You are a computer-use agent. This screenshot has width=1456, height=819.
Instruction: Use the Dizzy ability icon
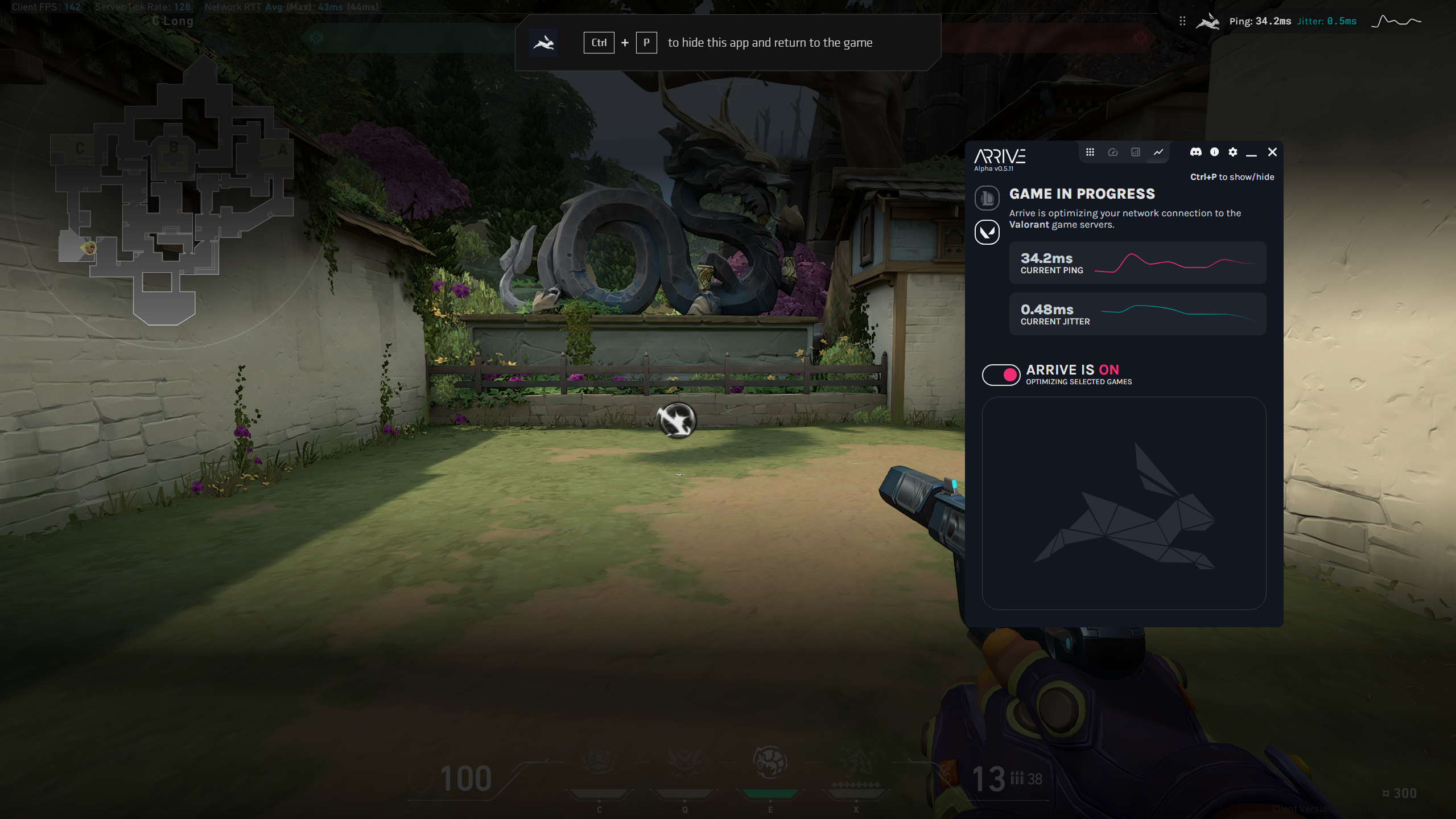(770, 763)
